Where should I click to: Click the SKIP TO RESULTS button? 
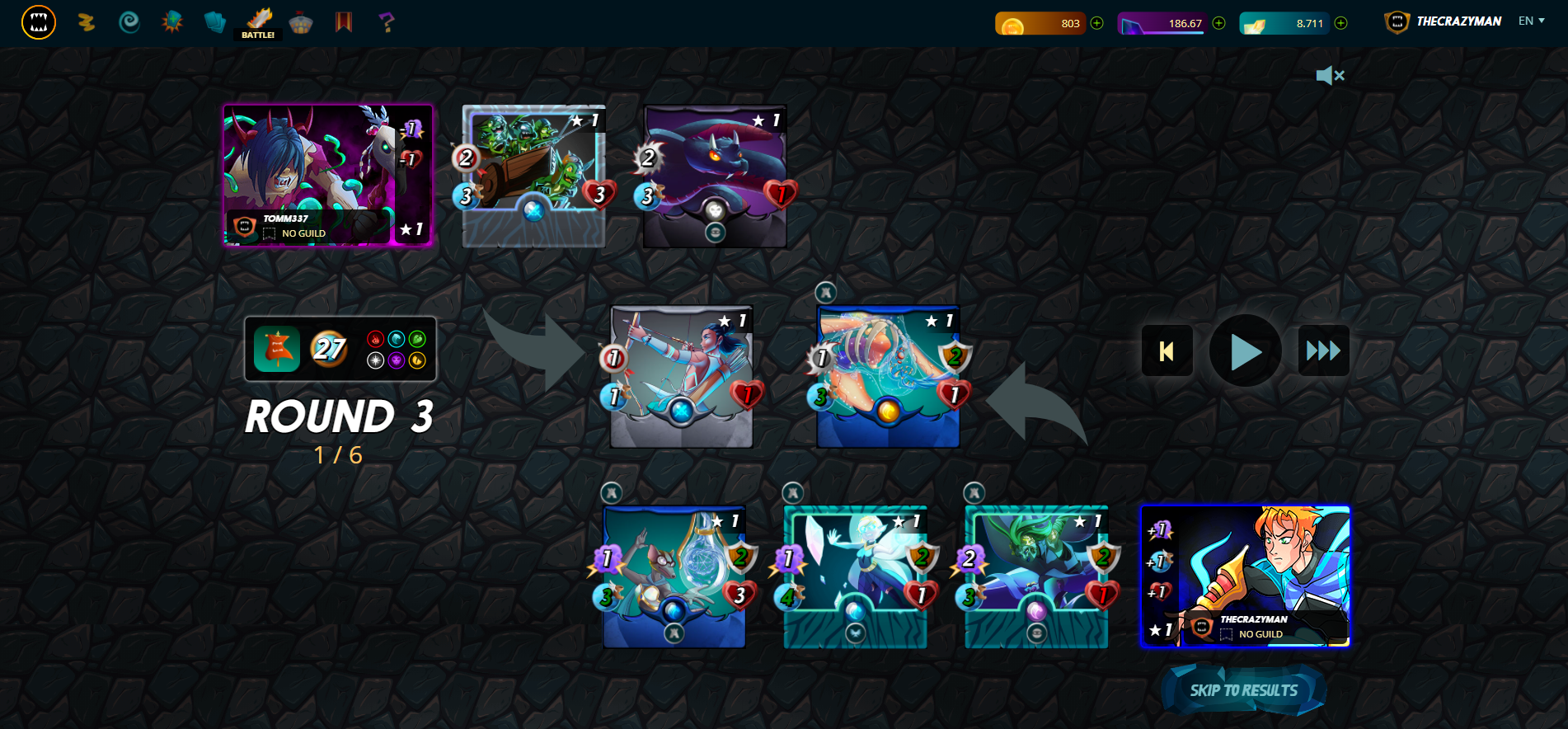coord(1243,689)
